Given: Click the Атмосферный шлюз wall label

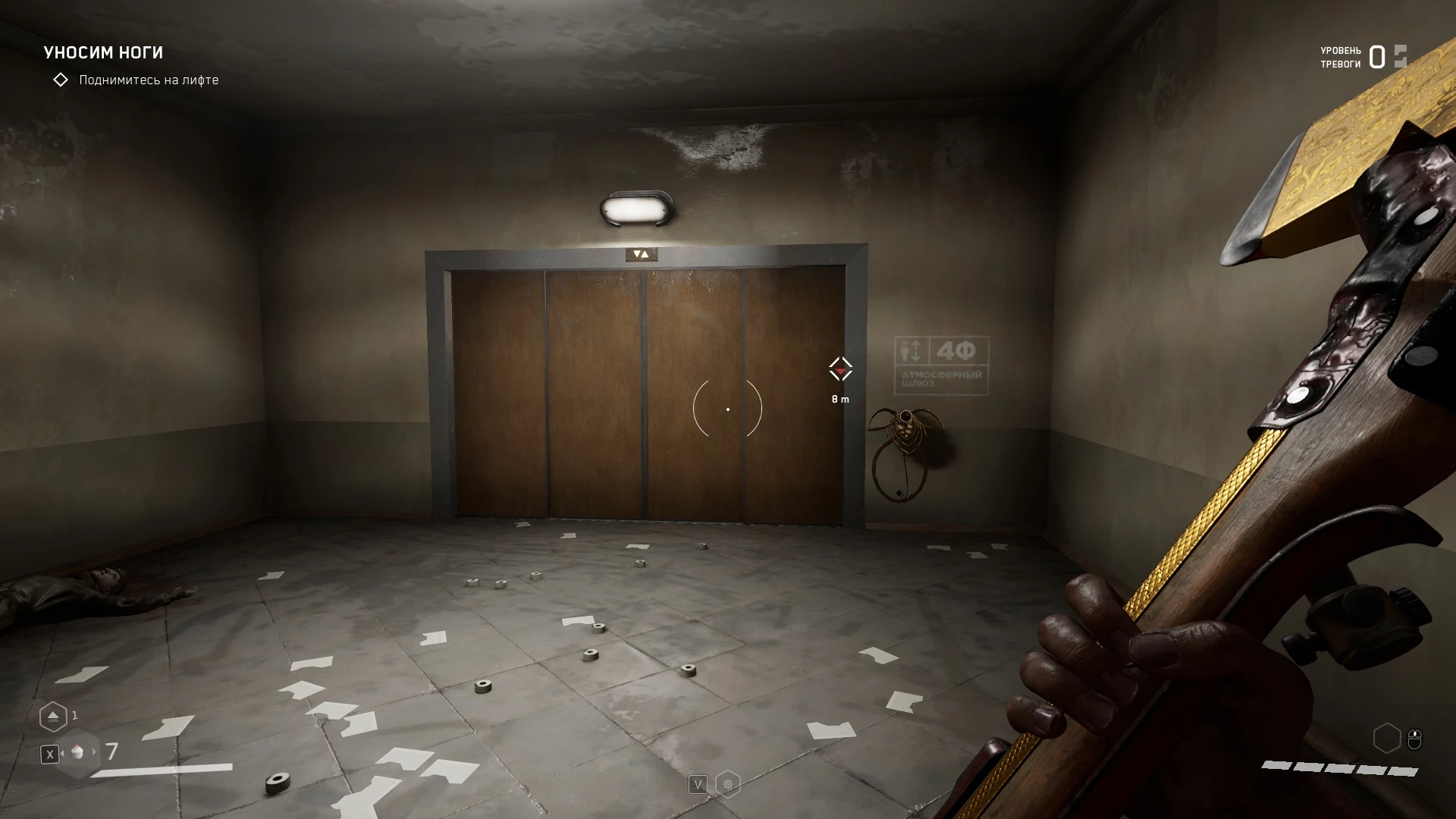Looking at the screenshot, I should (x=940, y=379).
